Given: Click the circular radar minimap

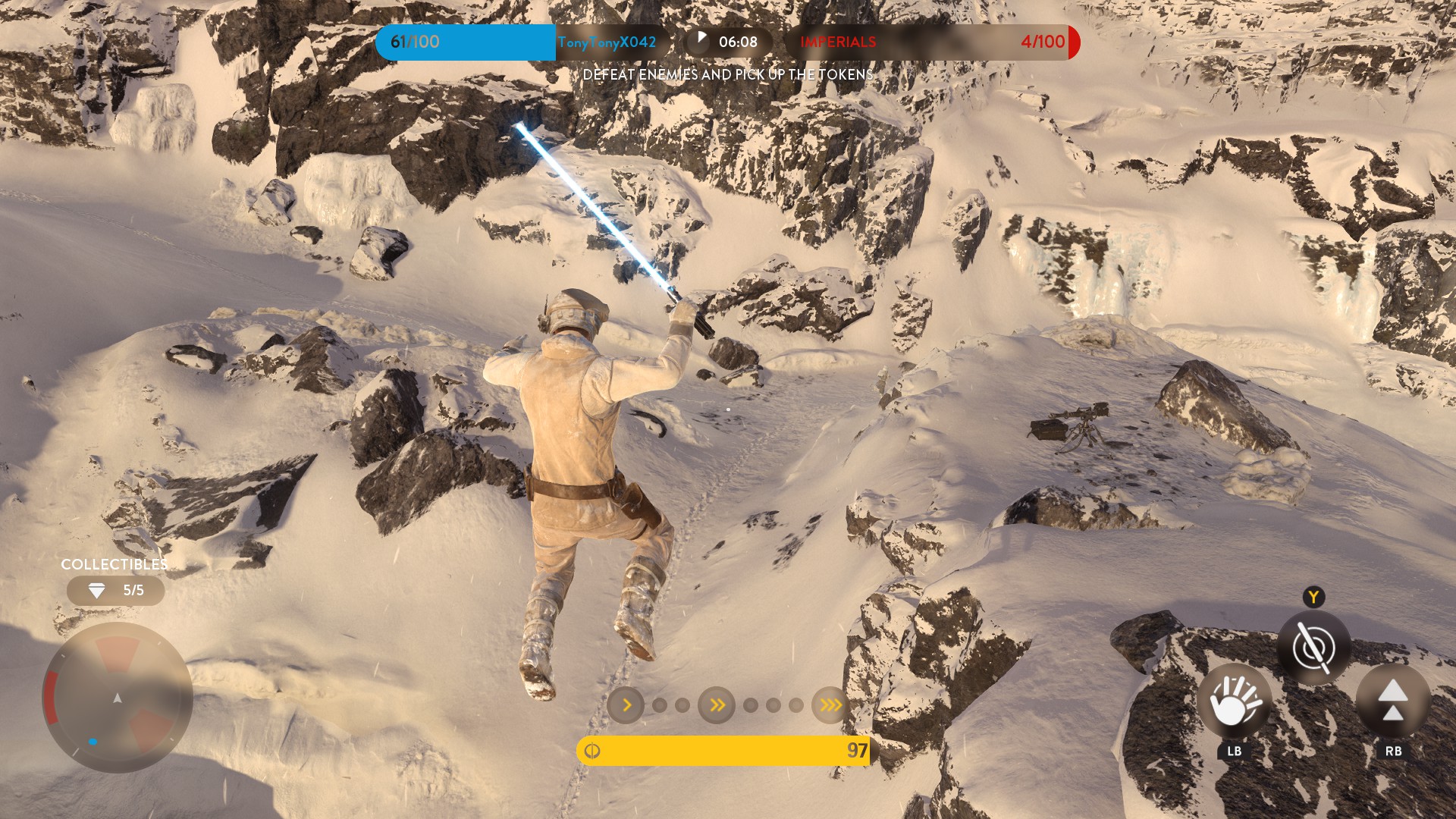Looking at the screenshot, I should click(x=118, y=698).
